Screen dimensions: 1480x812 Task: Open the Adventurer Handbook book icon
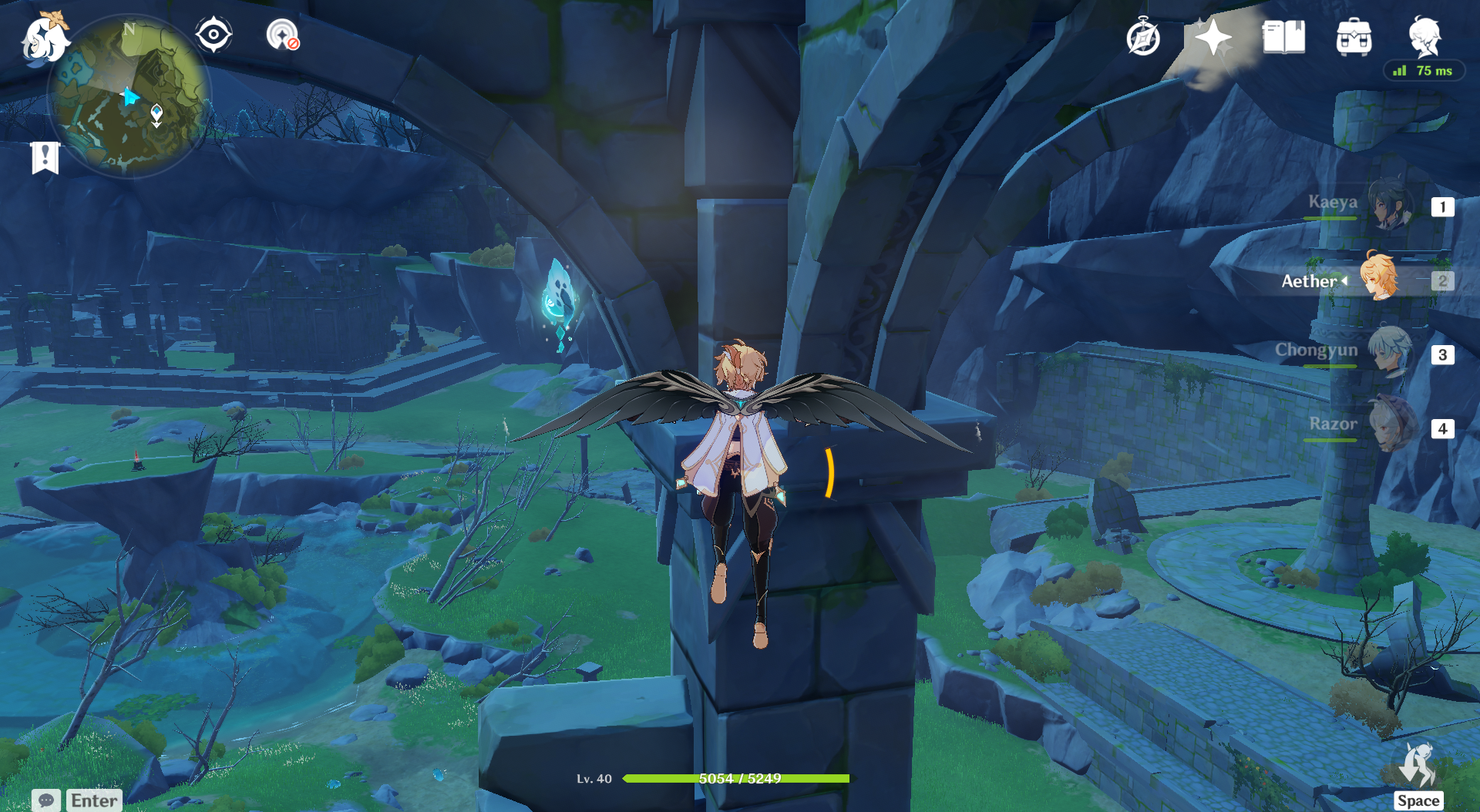coord(1283,37)
